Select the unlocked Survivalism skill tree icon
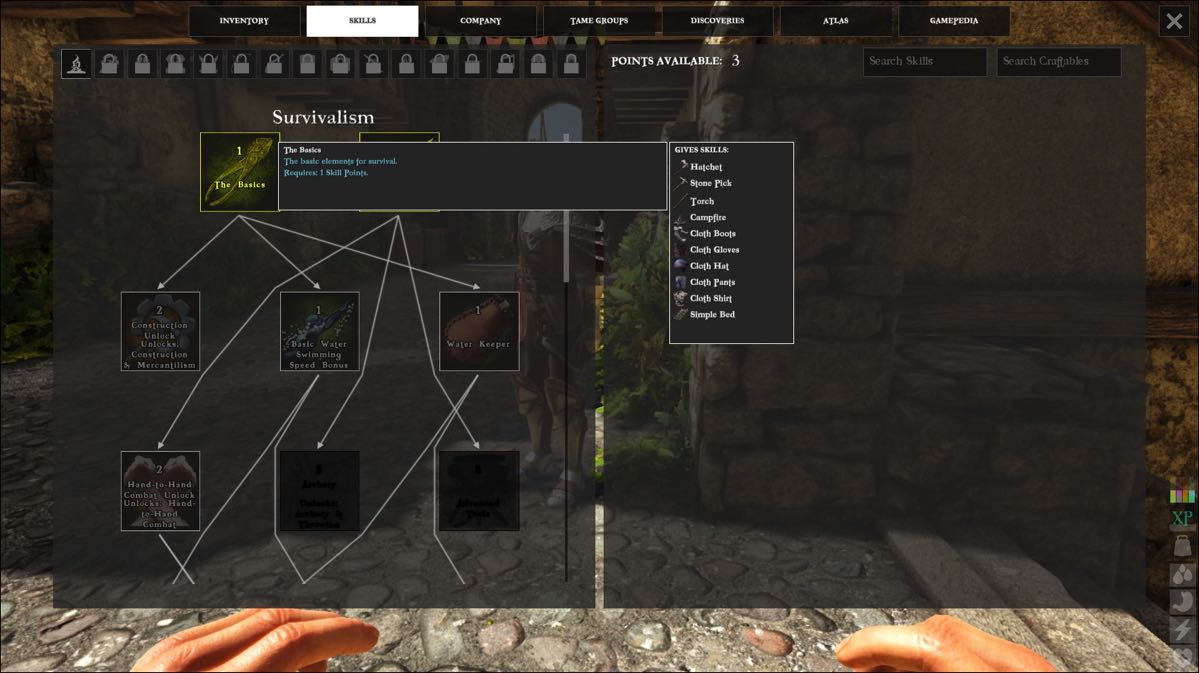Screen dimensions: 1199x673 click(77, 64)
